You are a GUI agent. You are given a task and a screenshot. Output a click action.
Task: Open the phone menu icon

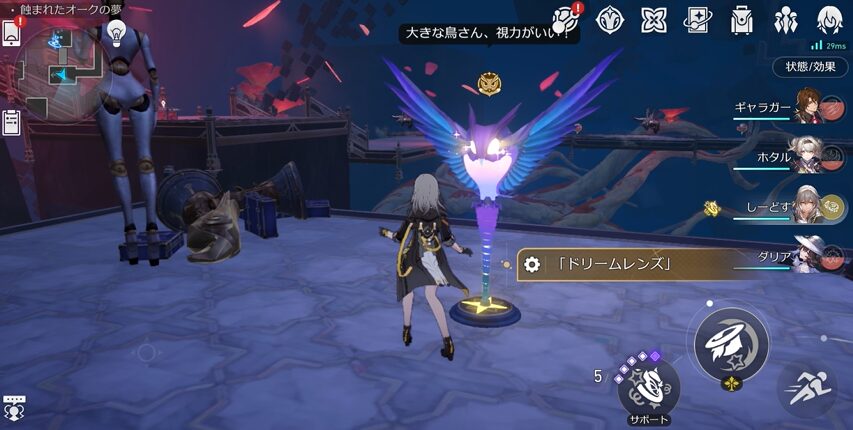[11, 33]
